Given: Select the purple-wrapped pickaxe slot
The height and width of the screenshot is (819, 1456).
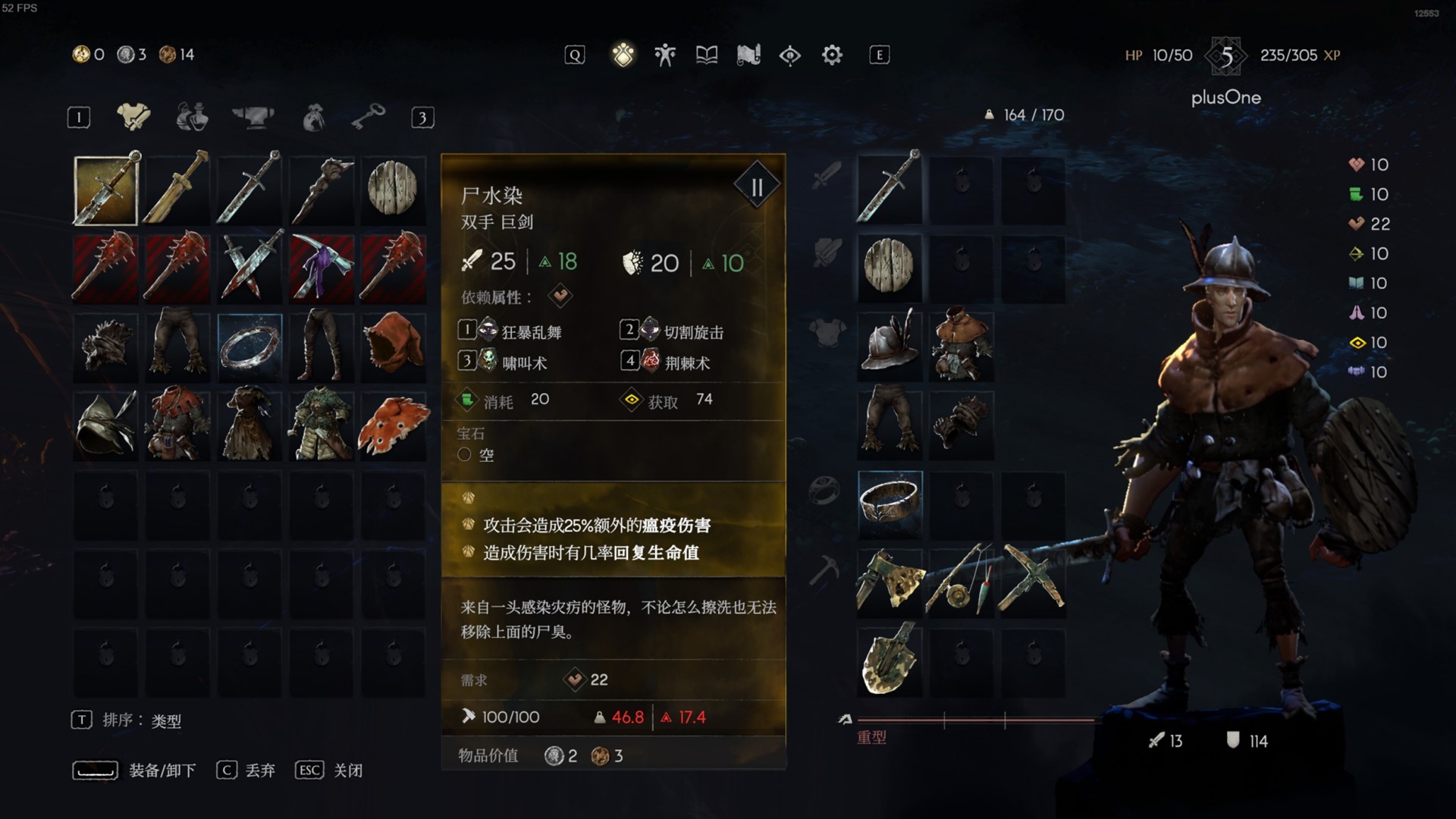Looking at the screenshot, I should point(322,267).
